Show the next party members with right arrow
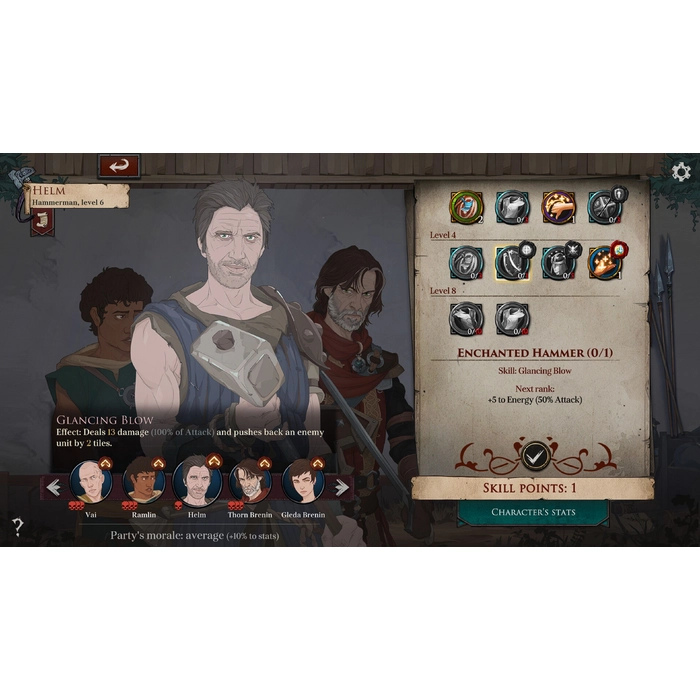This screenshot has width=700, height=700. point(341,488)
